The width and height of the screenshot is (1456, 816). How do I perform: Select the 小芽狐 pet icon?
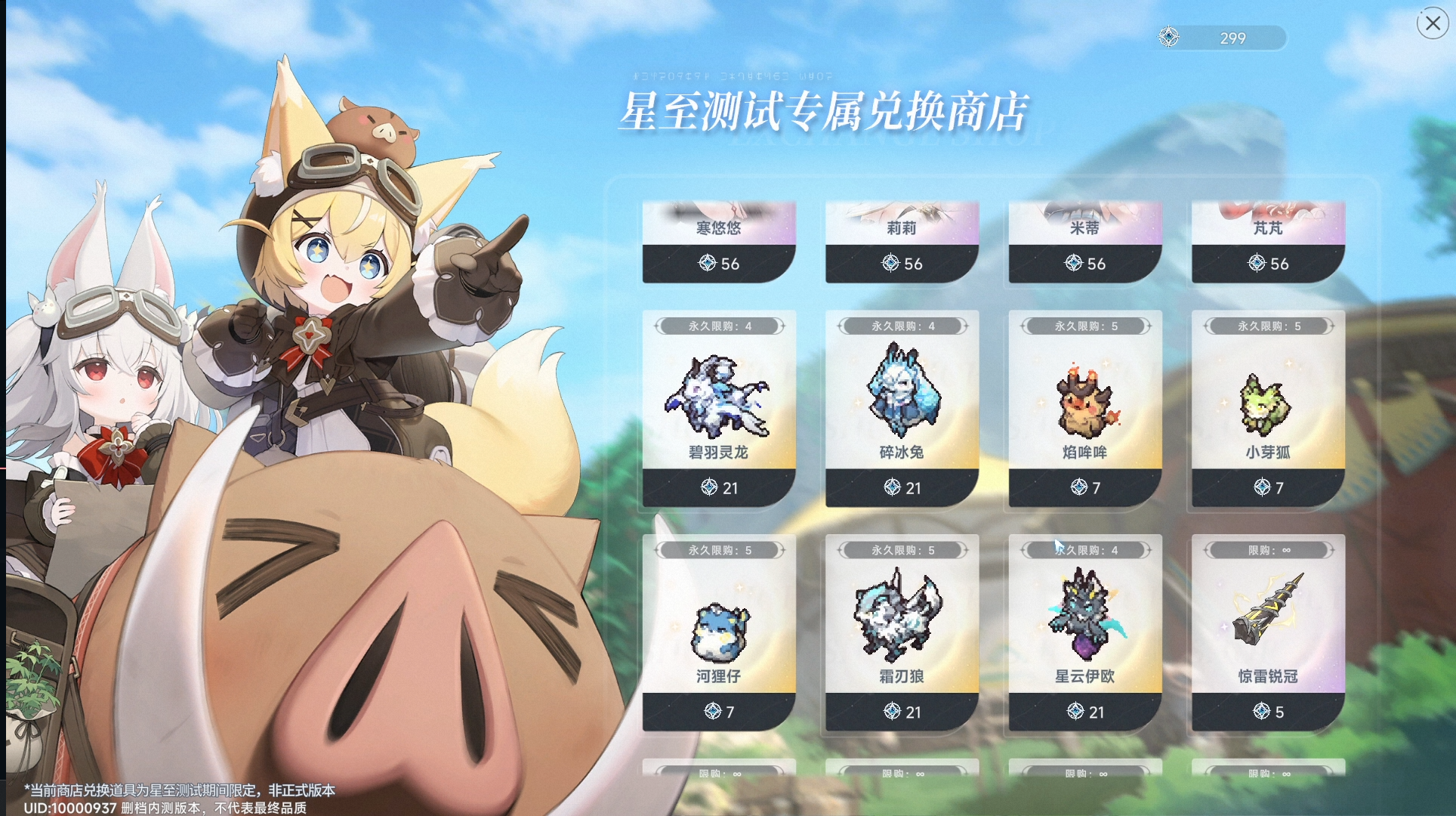coord(1267,400)
